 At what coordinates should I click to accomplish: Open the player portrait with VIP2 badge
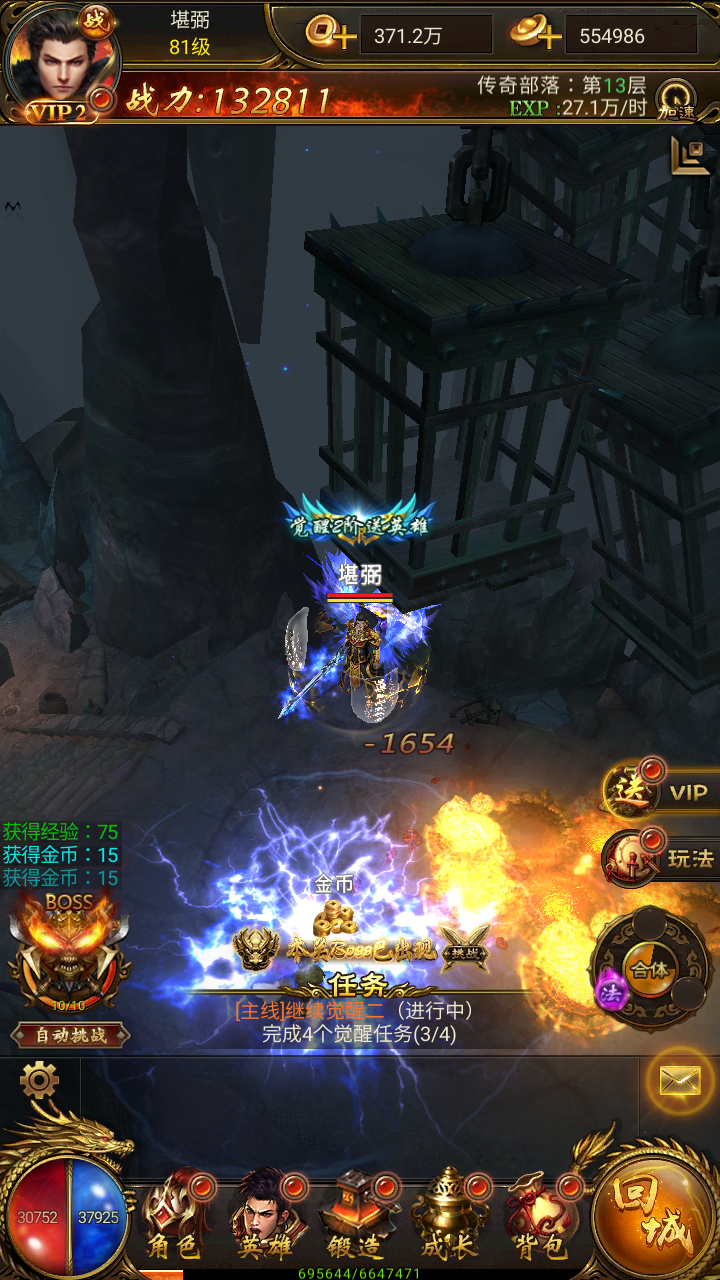pyautogui.click(x=60, y=60)
